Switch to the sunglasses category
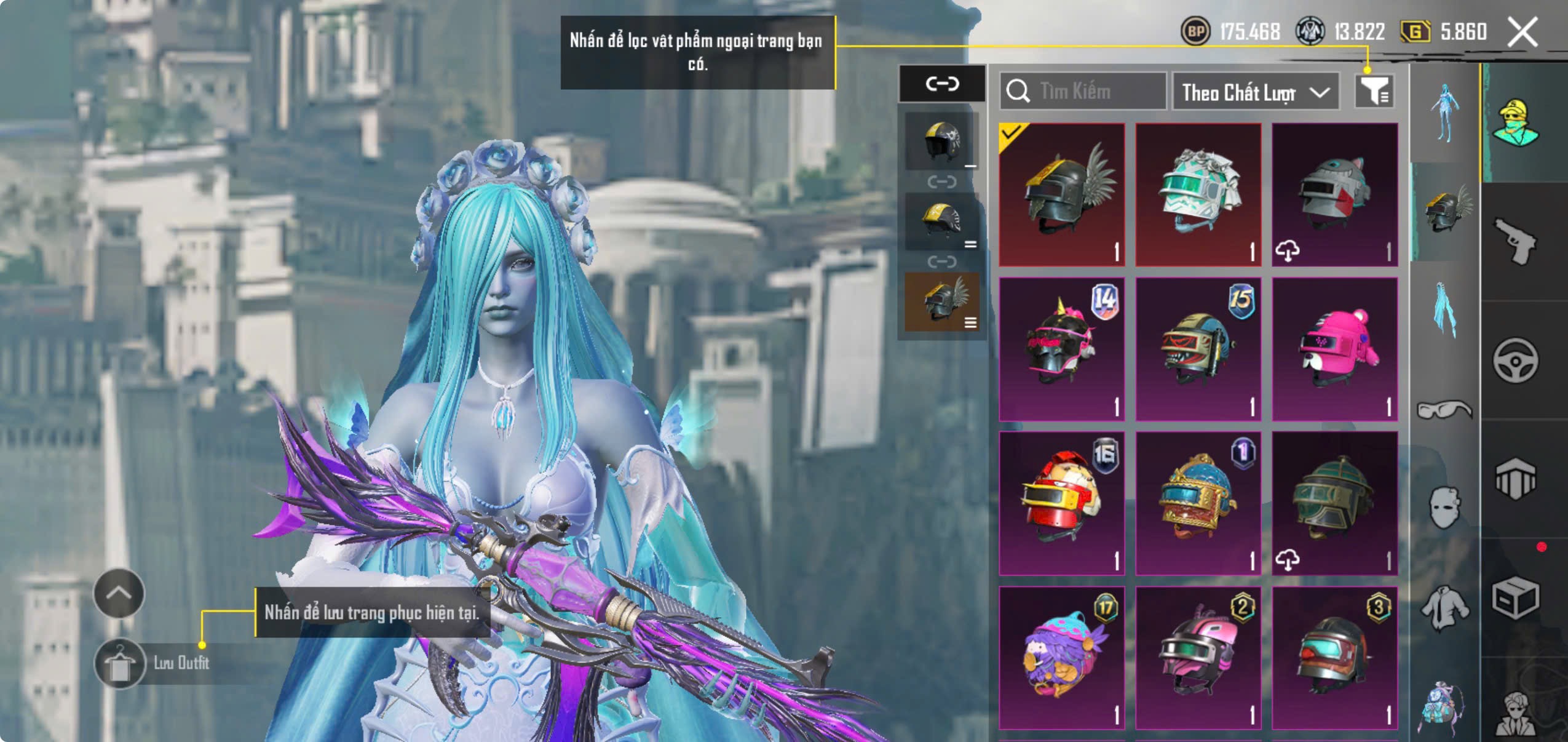The image size is (1568, 742). 1444,409
